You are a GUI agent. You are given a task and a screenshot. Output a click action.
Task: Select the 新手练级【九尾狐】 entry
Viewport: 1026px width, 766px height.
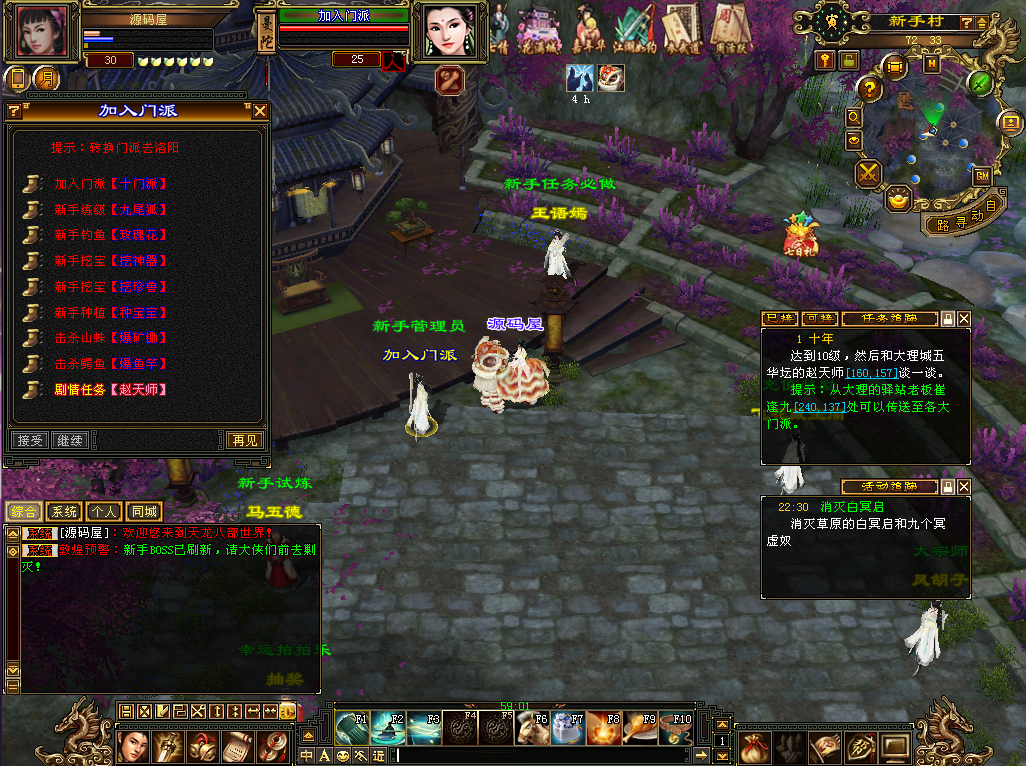click(x=110, y=210)
